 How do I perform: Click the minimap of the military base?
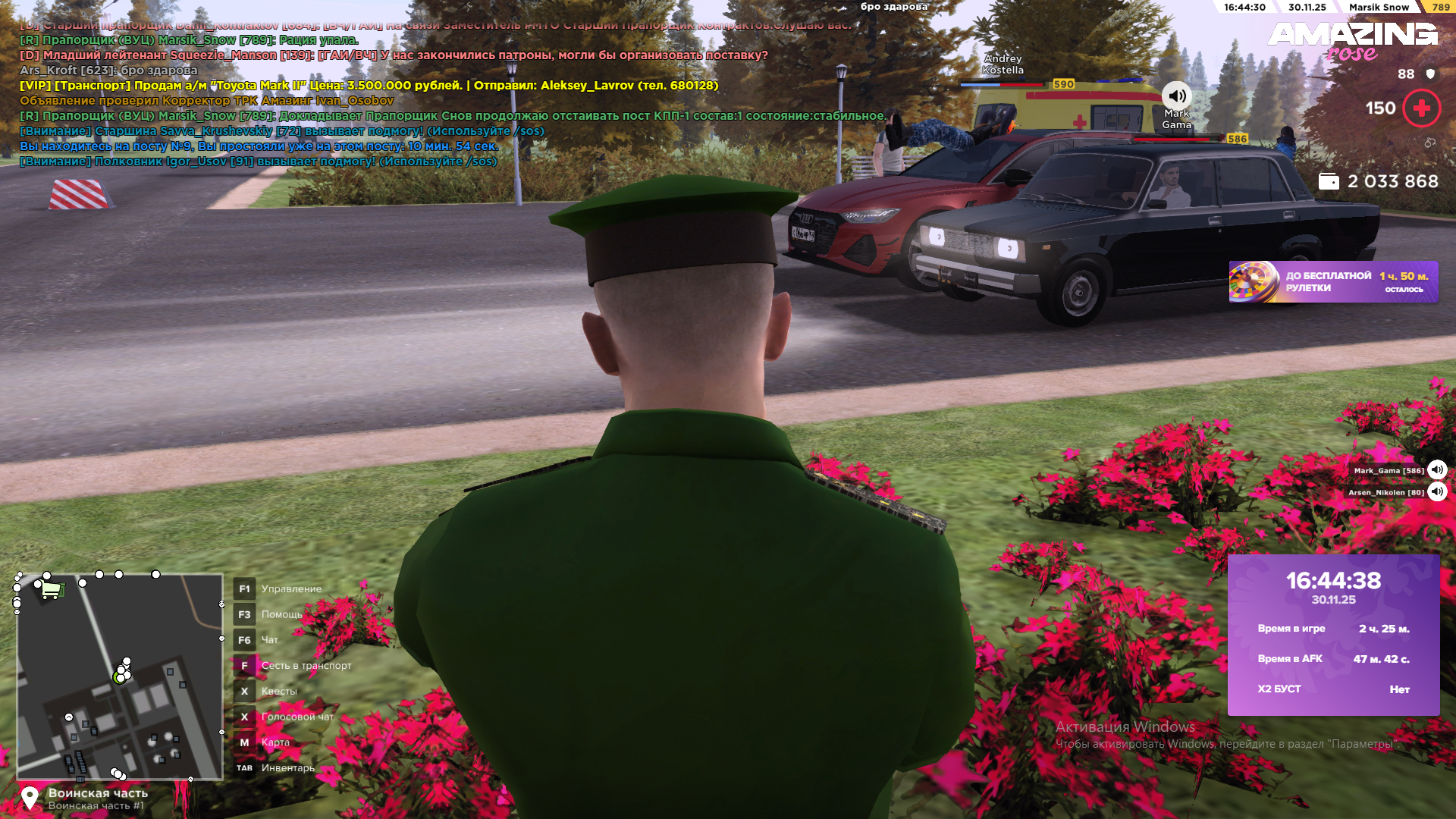coord(120,676)
